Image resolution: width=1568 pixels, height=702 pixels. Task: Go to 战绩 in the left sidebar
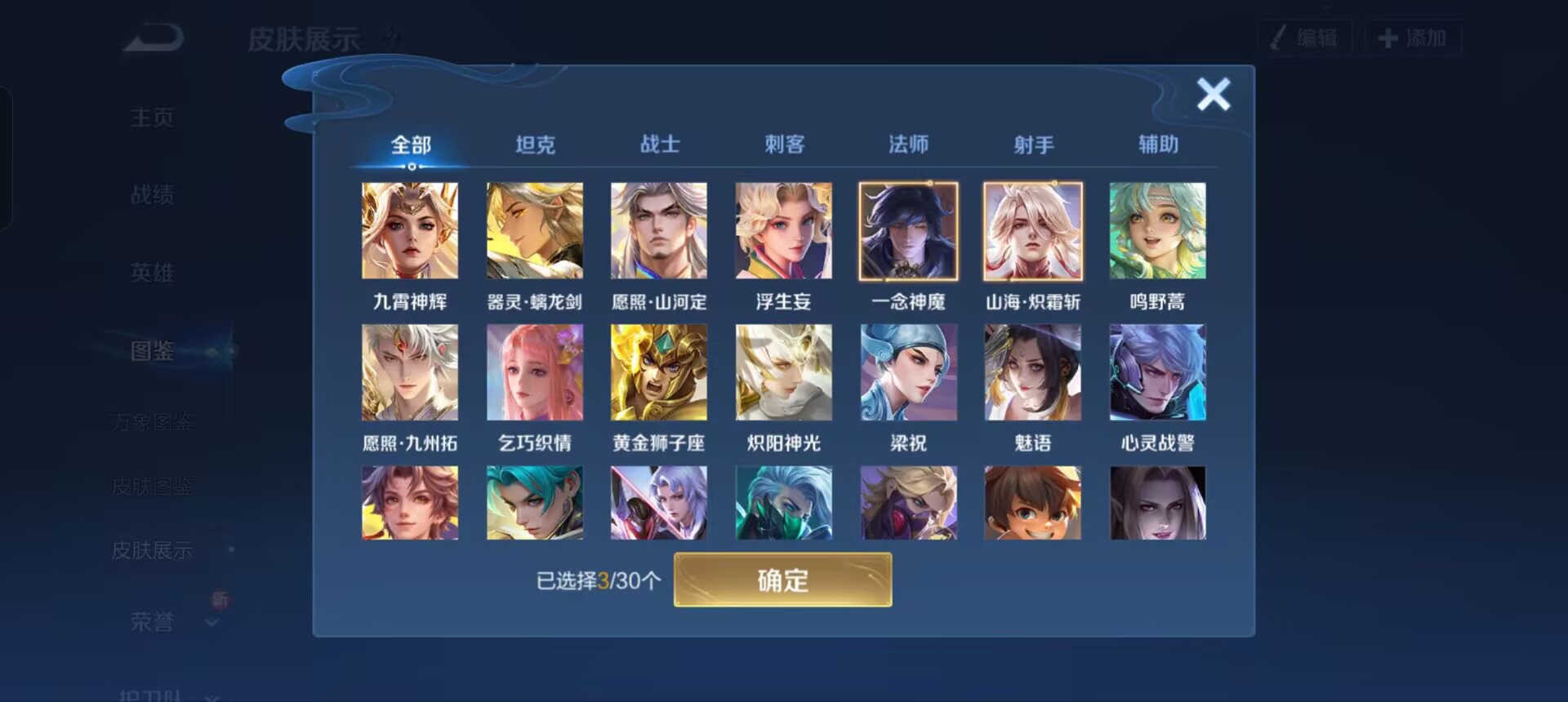pyautogui.click(x=152, y=194)
